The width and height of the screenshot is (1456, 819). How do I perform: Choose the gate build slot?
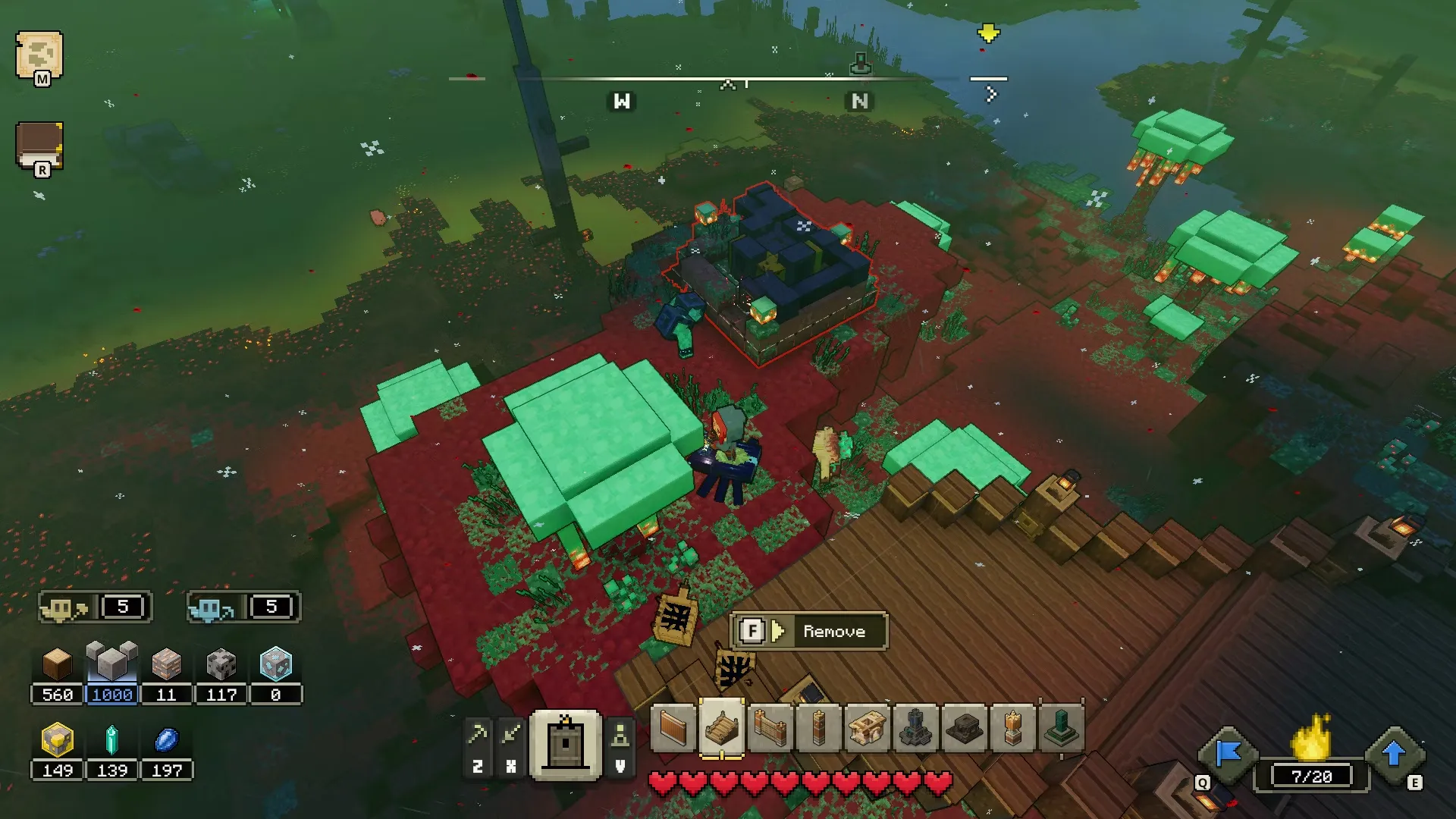pos(770,730)
